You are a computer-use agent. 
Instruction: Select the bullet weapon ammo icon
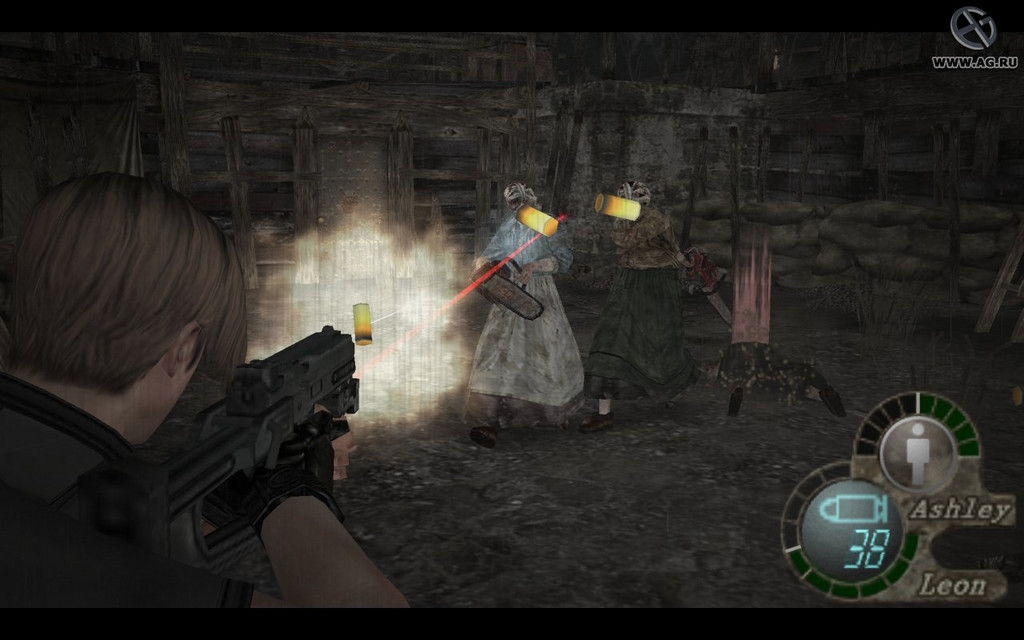click(845, 510)
